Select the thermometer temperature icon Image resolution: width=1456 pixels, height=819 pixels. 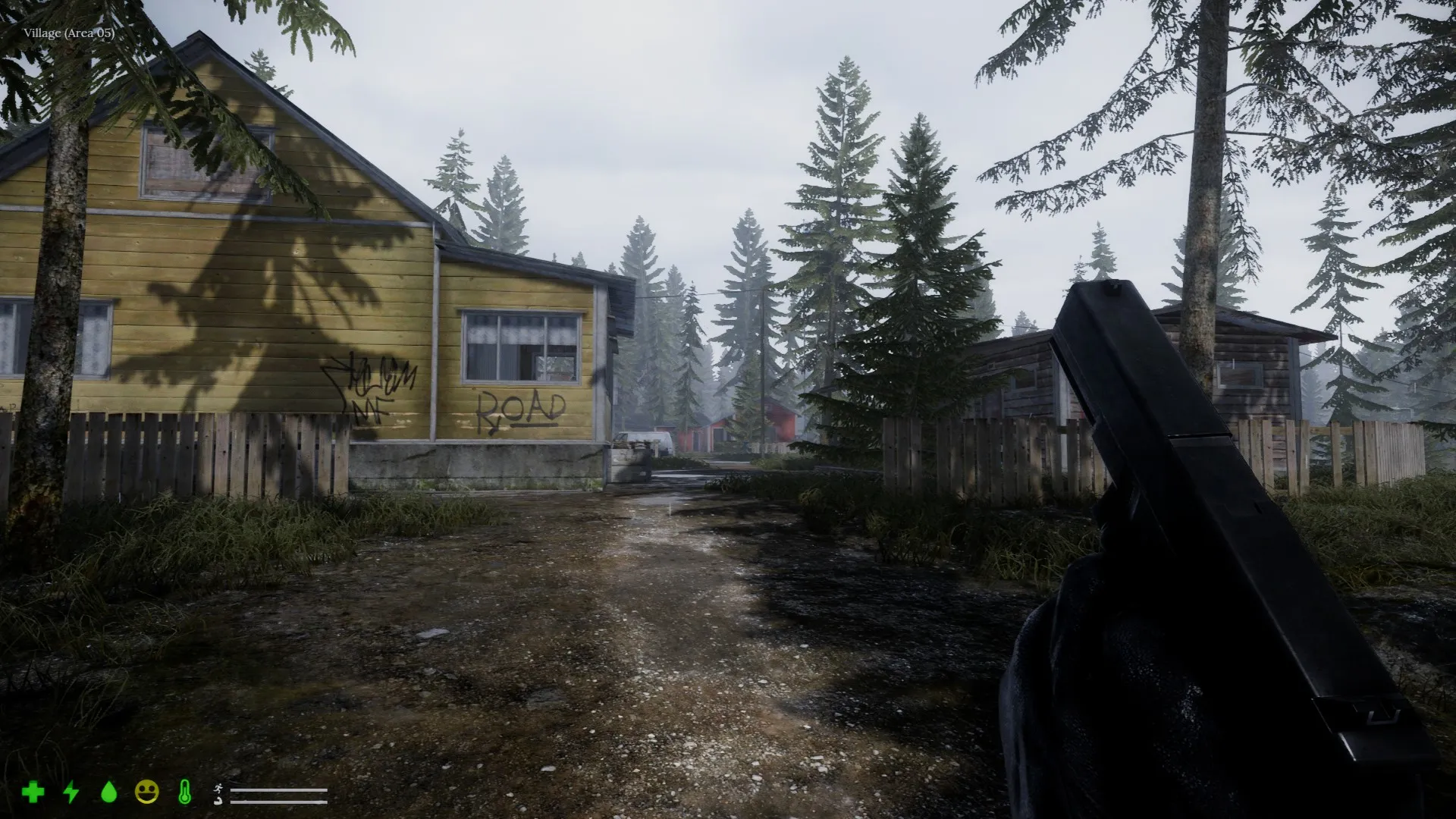[x=184, y=791]
